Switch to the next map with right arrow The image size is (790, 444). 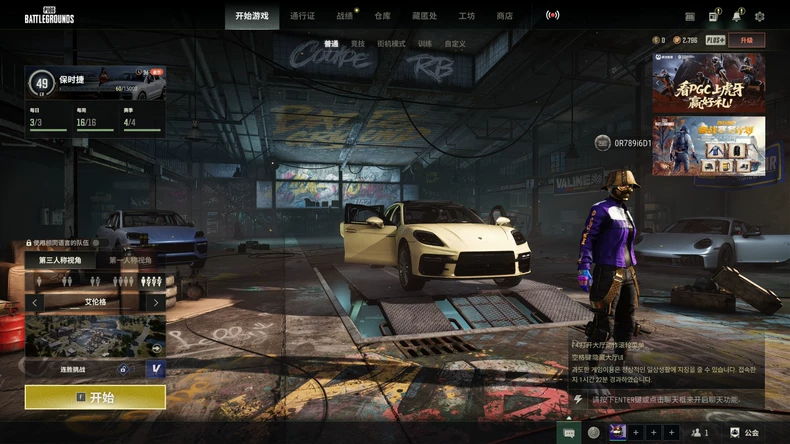155,302
